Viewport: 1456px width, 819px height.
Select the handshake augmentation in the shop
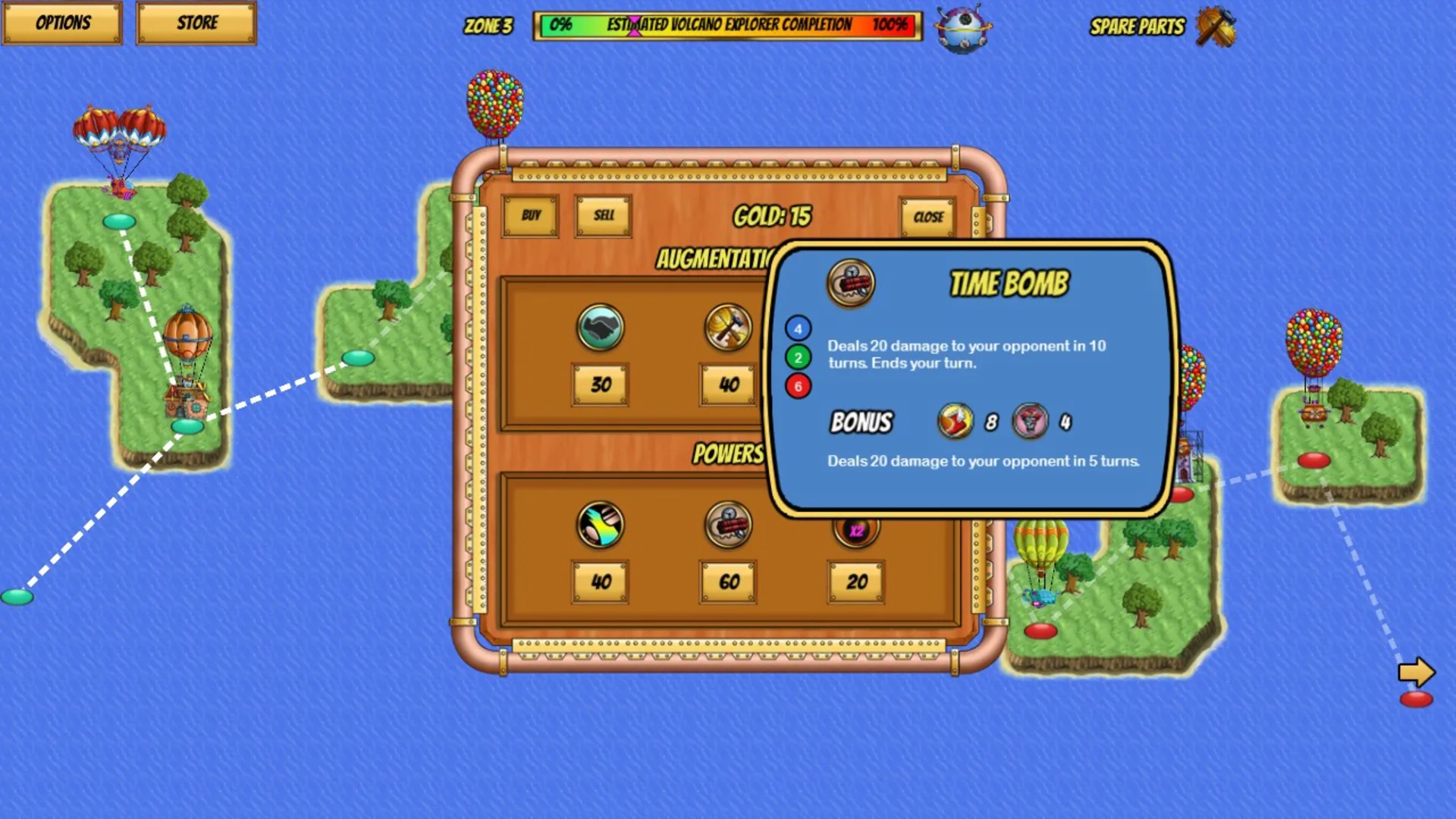[601, 328]
